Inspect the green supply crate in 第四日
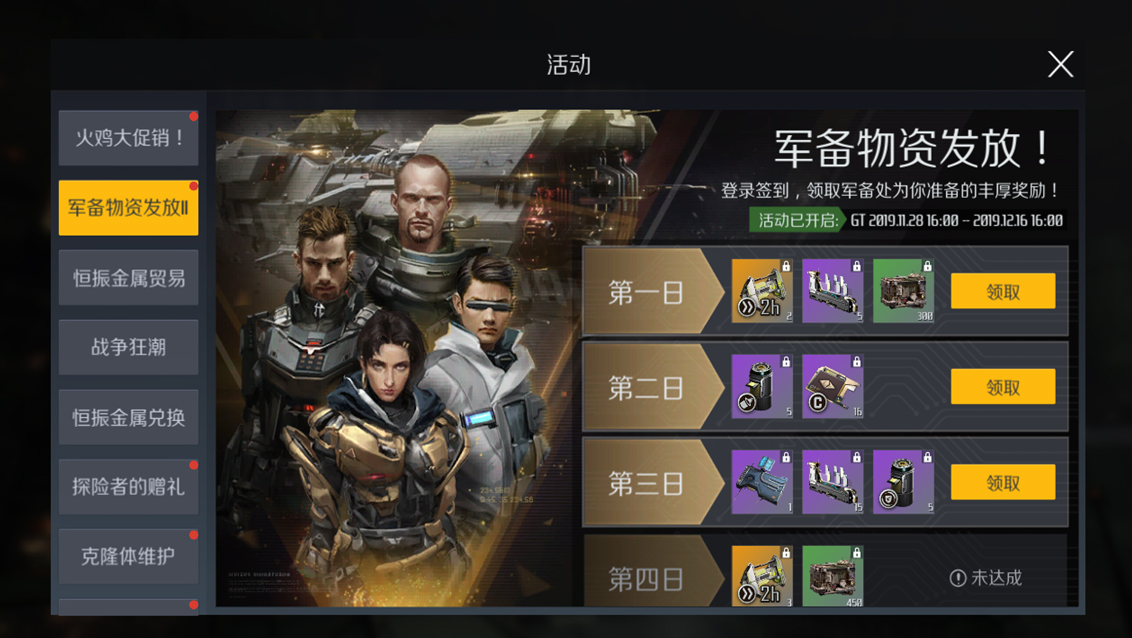Viewport: 1132px width, 638px height. click(833, 576)
